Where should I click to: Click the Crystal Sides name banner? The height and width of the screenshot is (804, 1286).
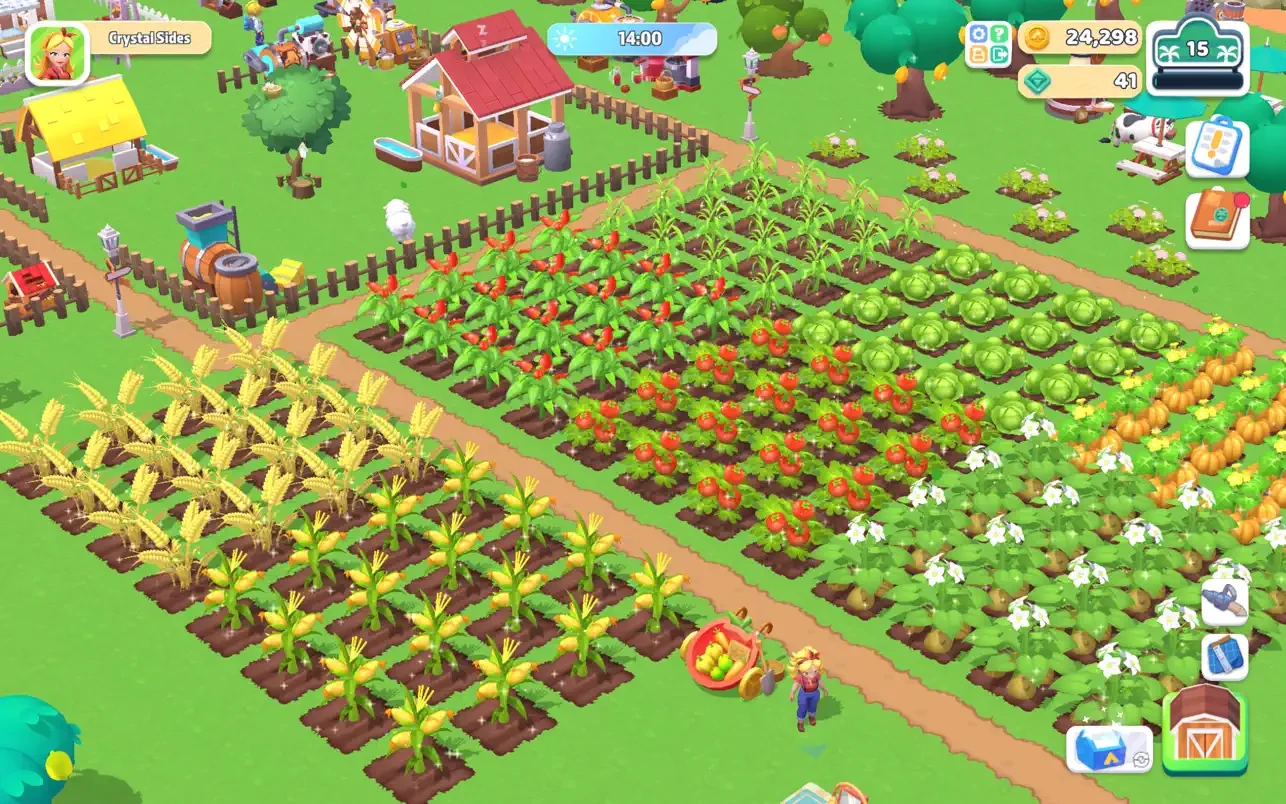click(151, 38)
